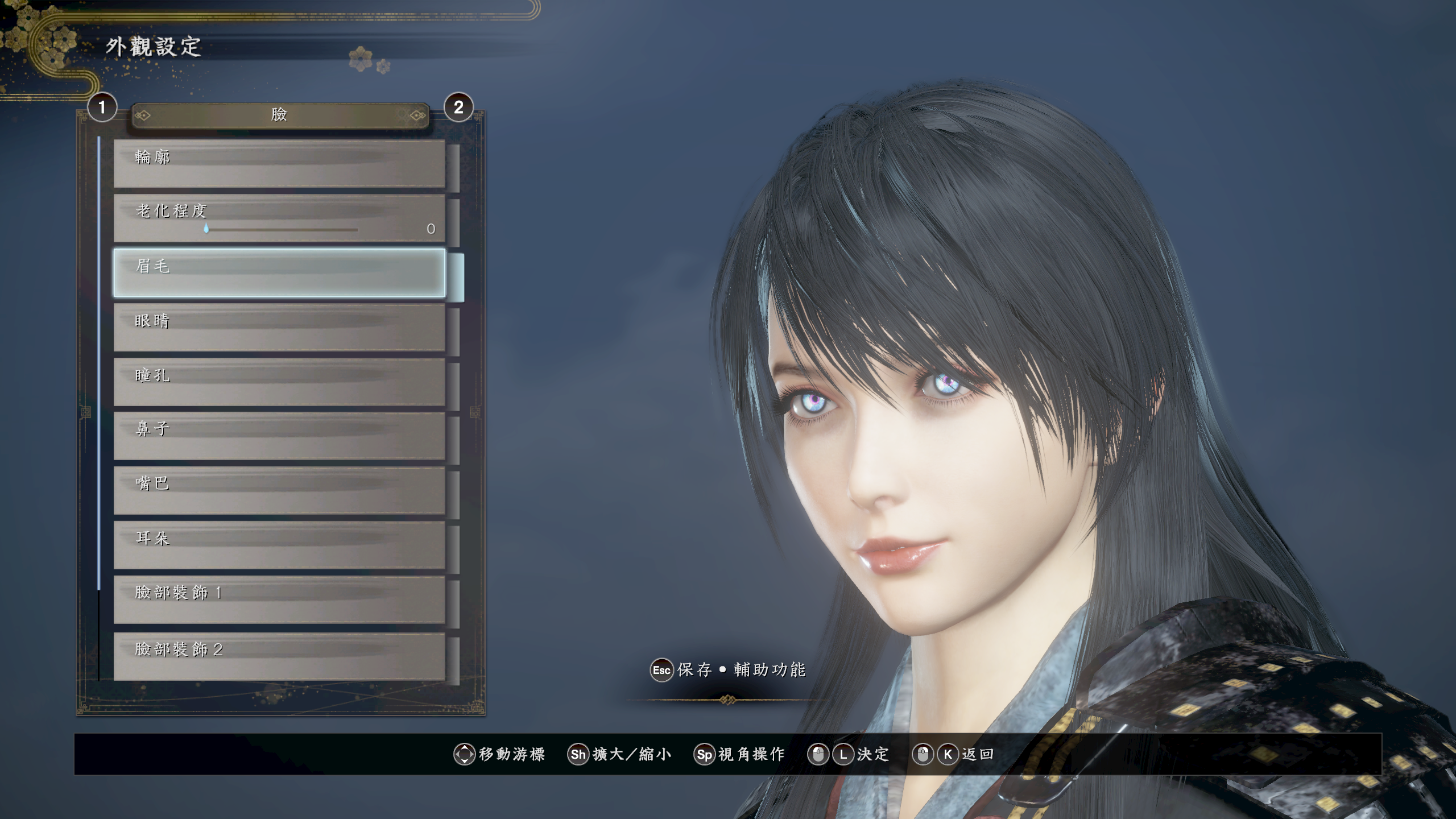The image size is (1456, 819).
Task: Click the 臉 face category header
Action: pyautogui.click(x=279, y=115)
